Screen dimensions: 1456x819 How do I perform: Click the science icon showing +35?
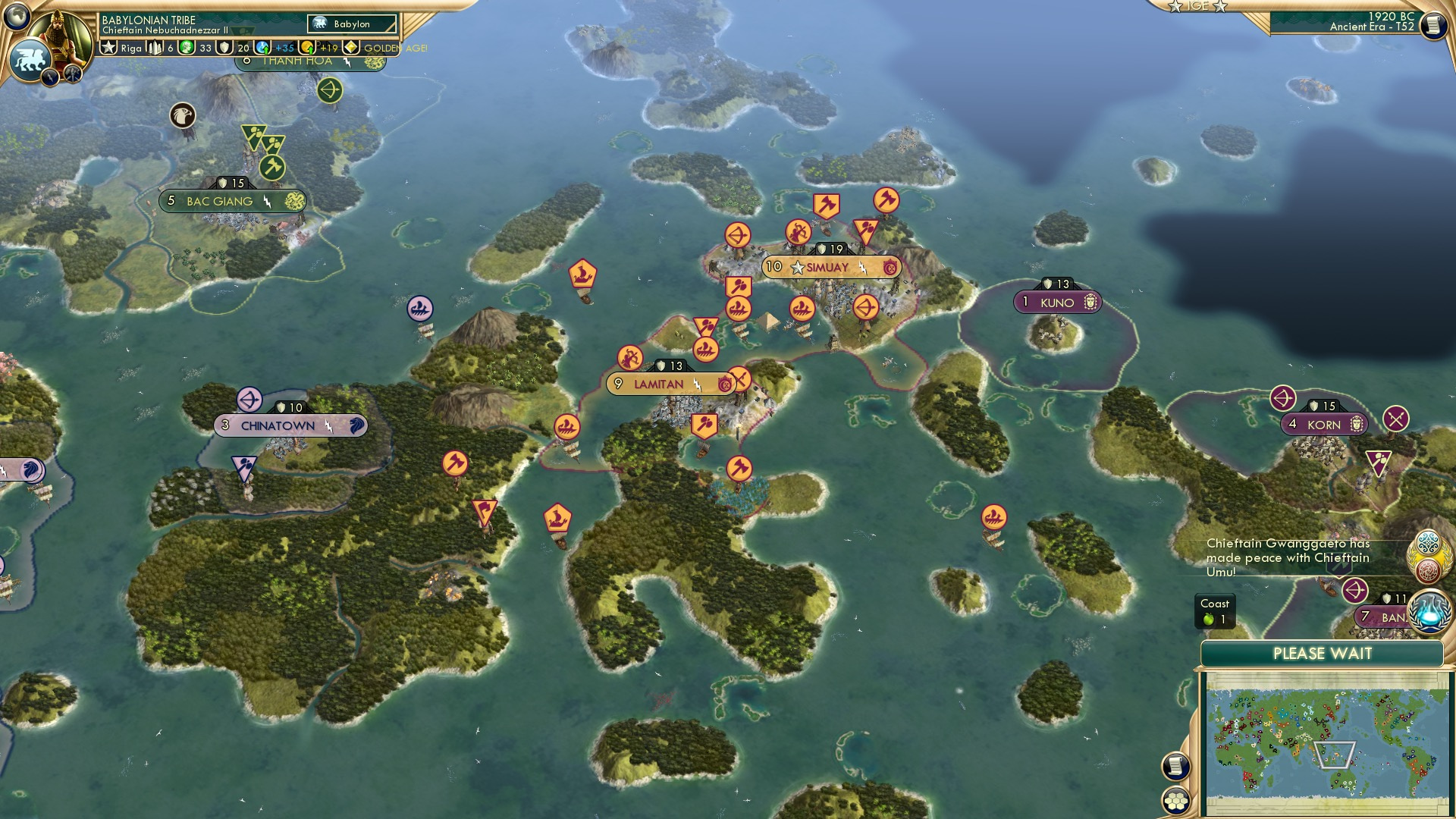tap(262, 47)
